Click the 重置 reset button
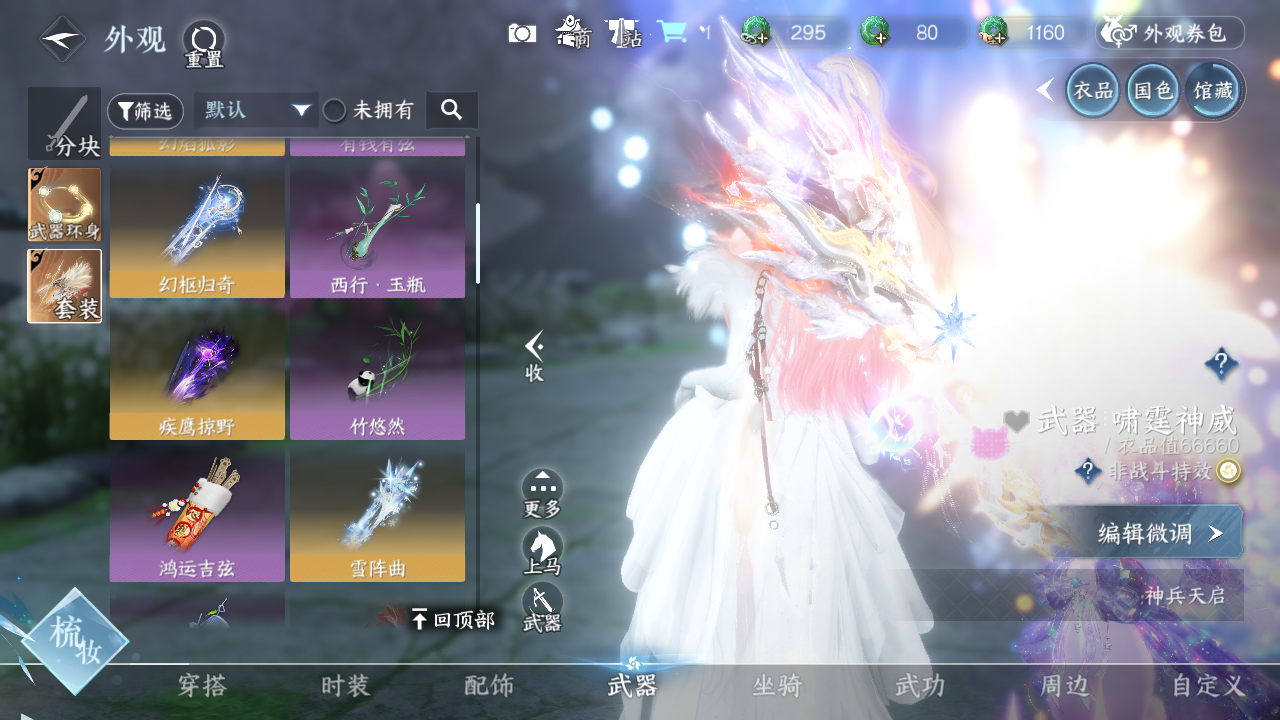The width and height of the screenshot is (1280, 720). pyautogui.click(x=204, y=43)
